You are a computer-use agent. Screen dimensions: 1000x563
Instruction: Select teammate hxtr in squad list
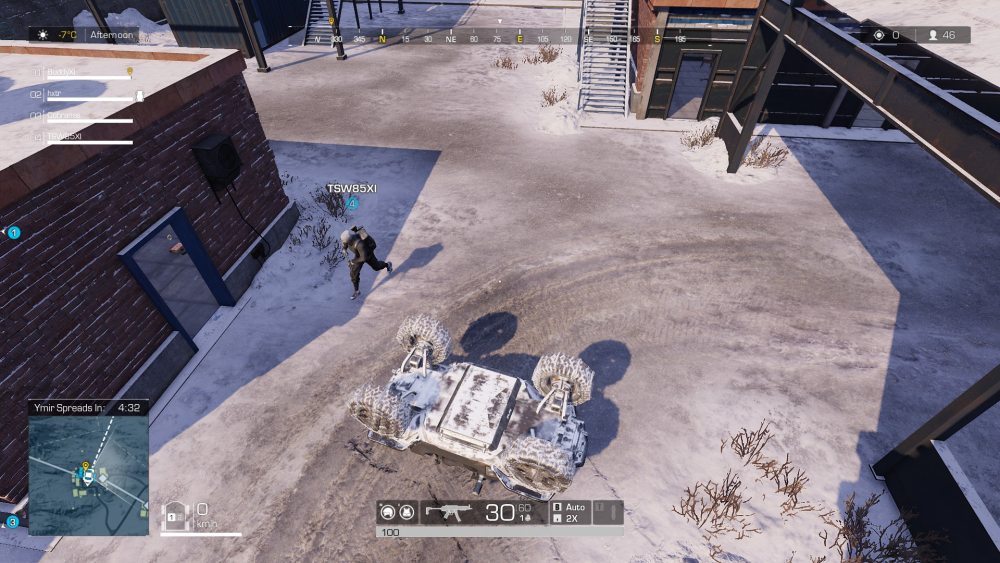point(55,94)
